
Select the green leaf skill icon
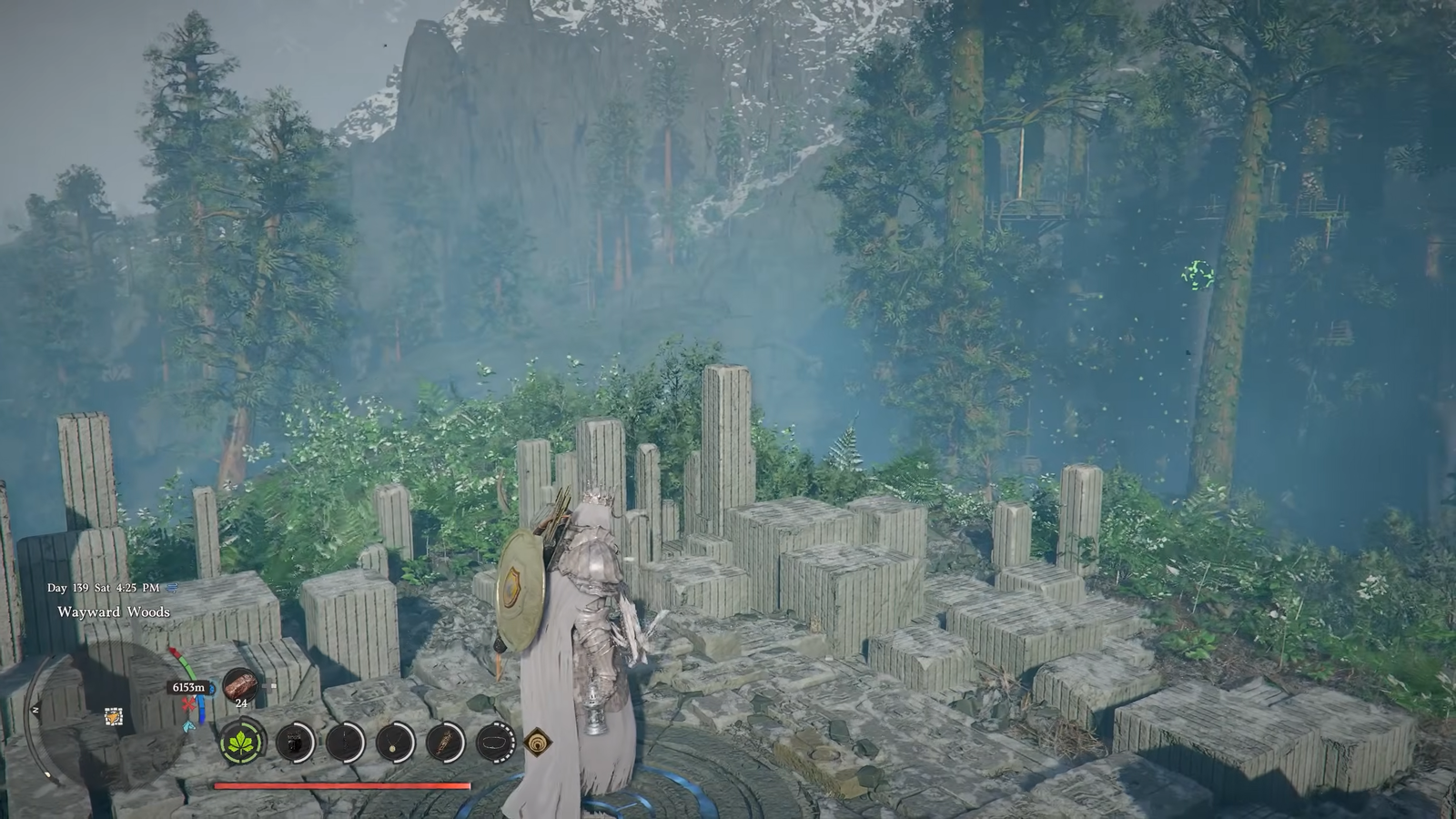point(243,743)
